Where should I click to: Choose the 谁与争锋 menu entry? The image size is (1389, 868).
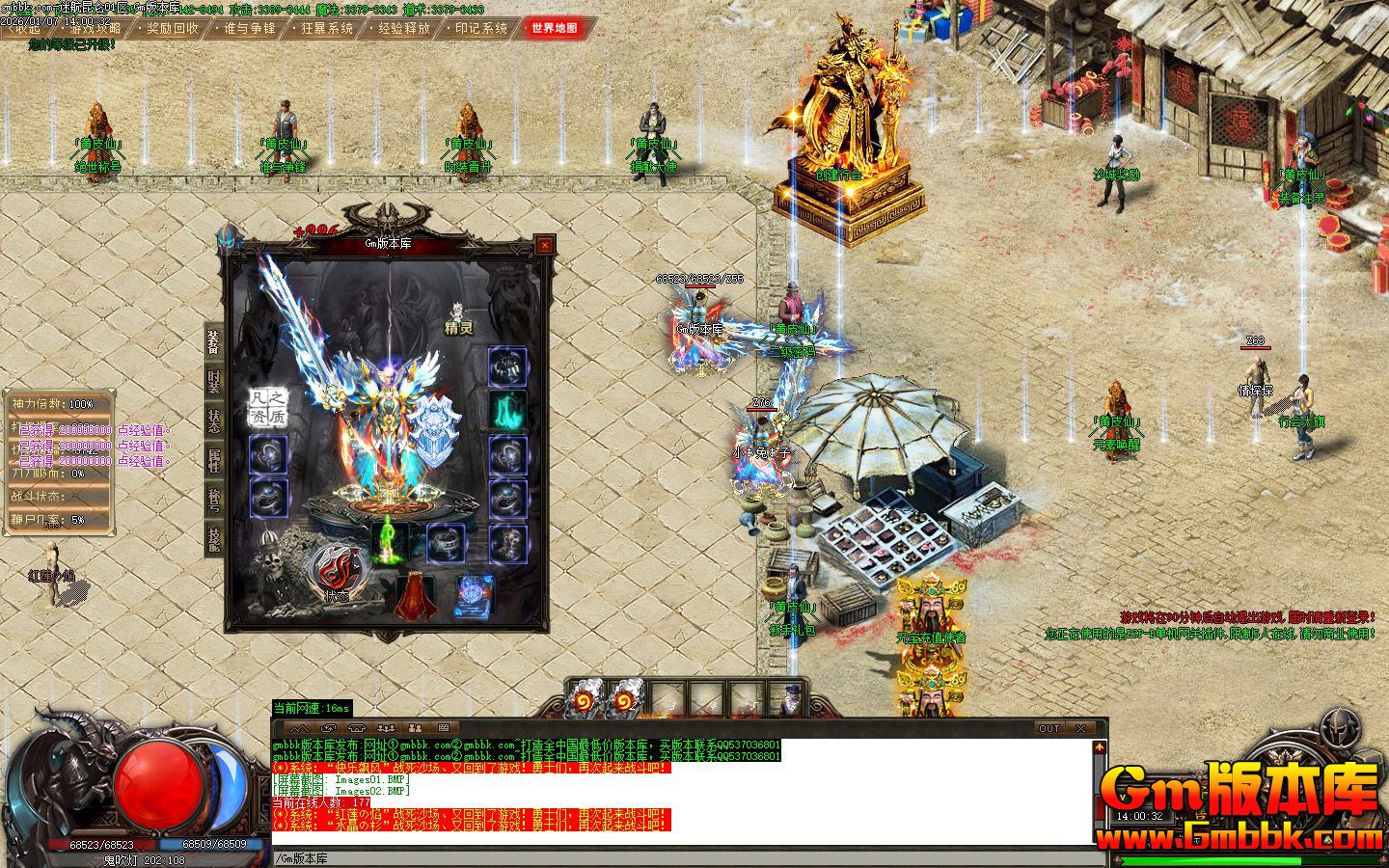click(x=250, y=28)
